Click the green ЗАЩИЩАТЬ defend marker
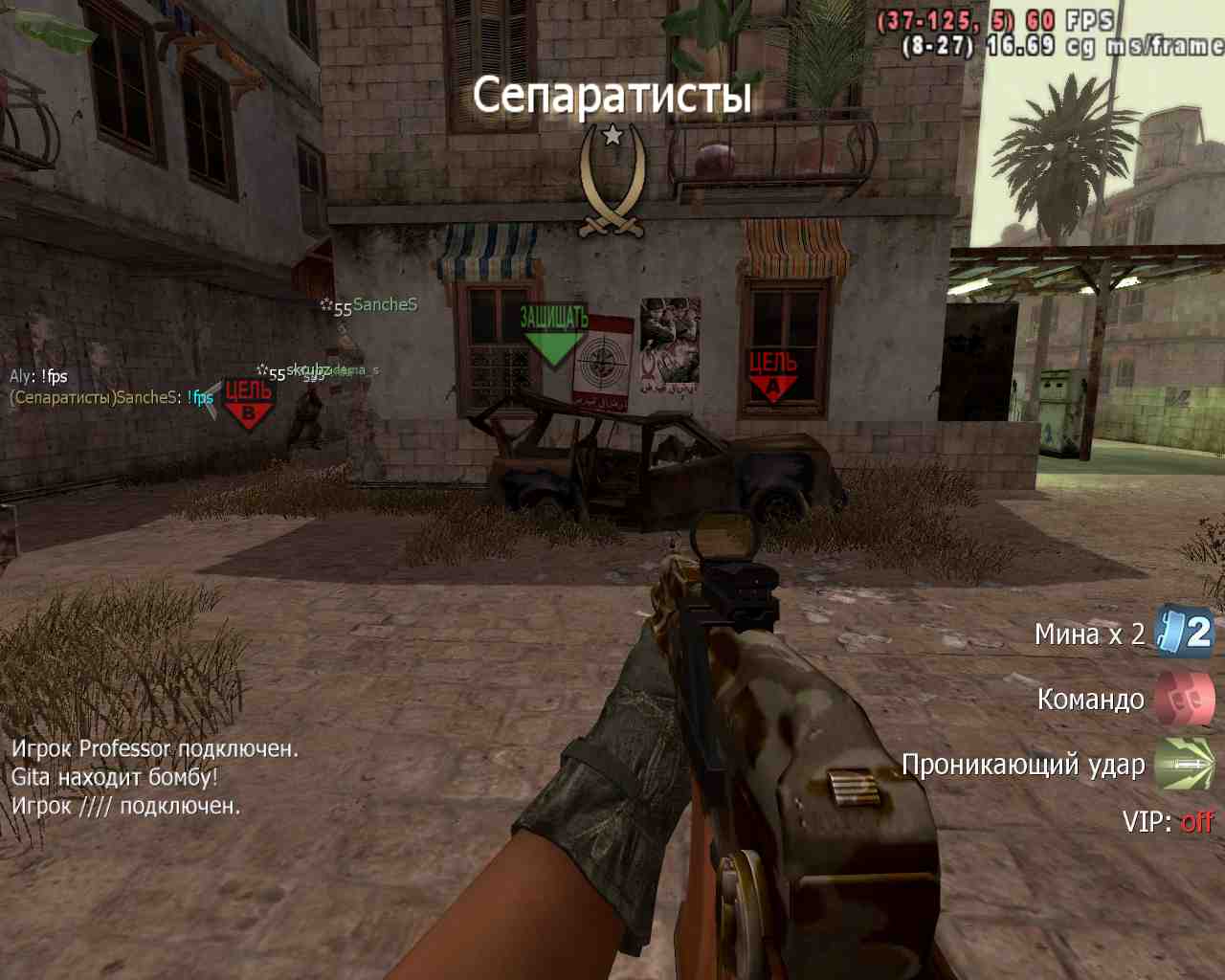The width and height of the screenshot is (1225, 980). (553, 335)
